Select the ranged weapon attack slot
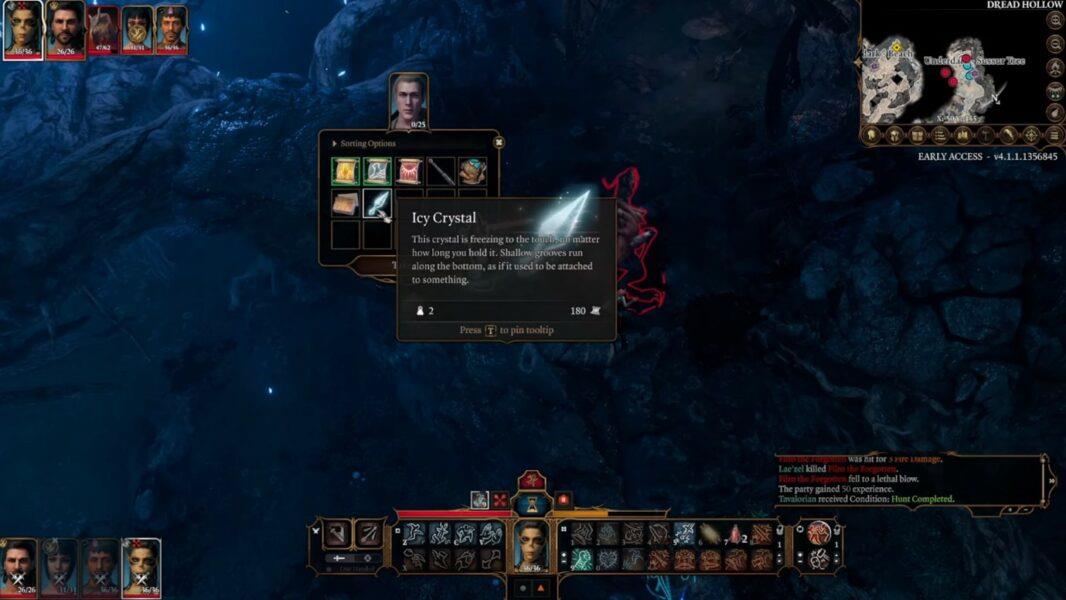 click(370, 534)
